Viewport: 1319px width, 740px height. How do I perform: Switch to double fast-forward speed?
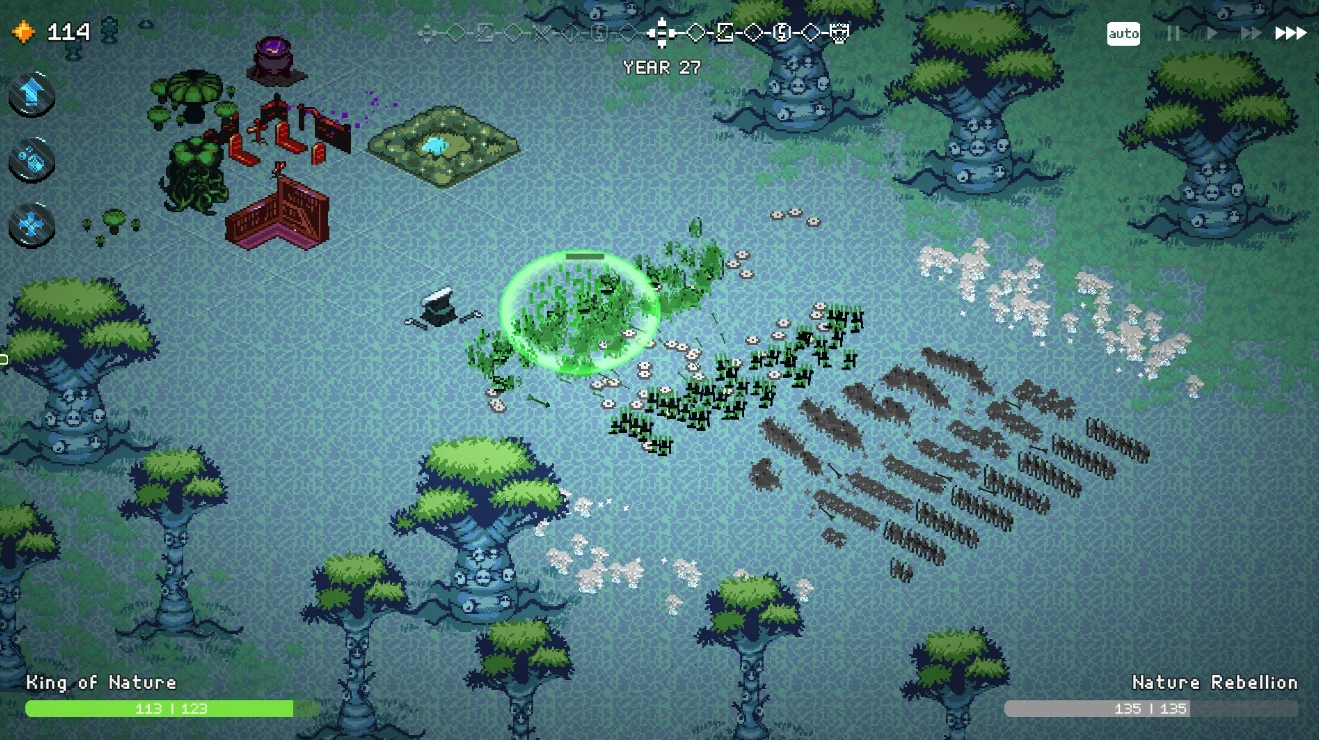coord(1250,34)
